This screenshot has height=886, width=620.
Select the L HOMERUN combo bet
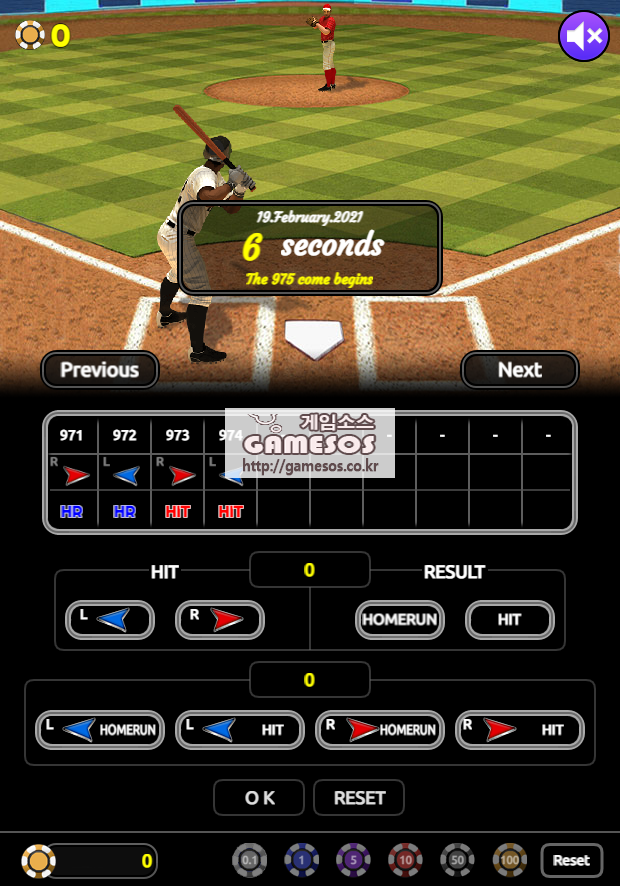[100, 730]
